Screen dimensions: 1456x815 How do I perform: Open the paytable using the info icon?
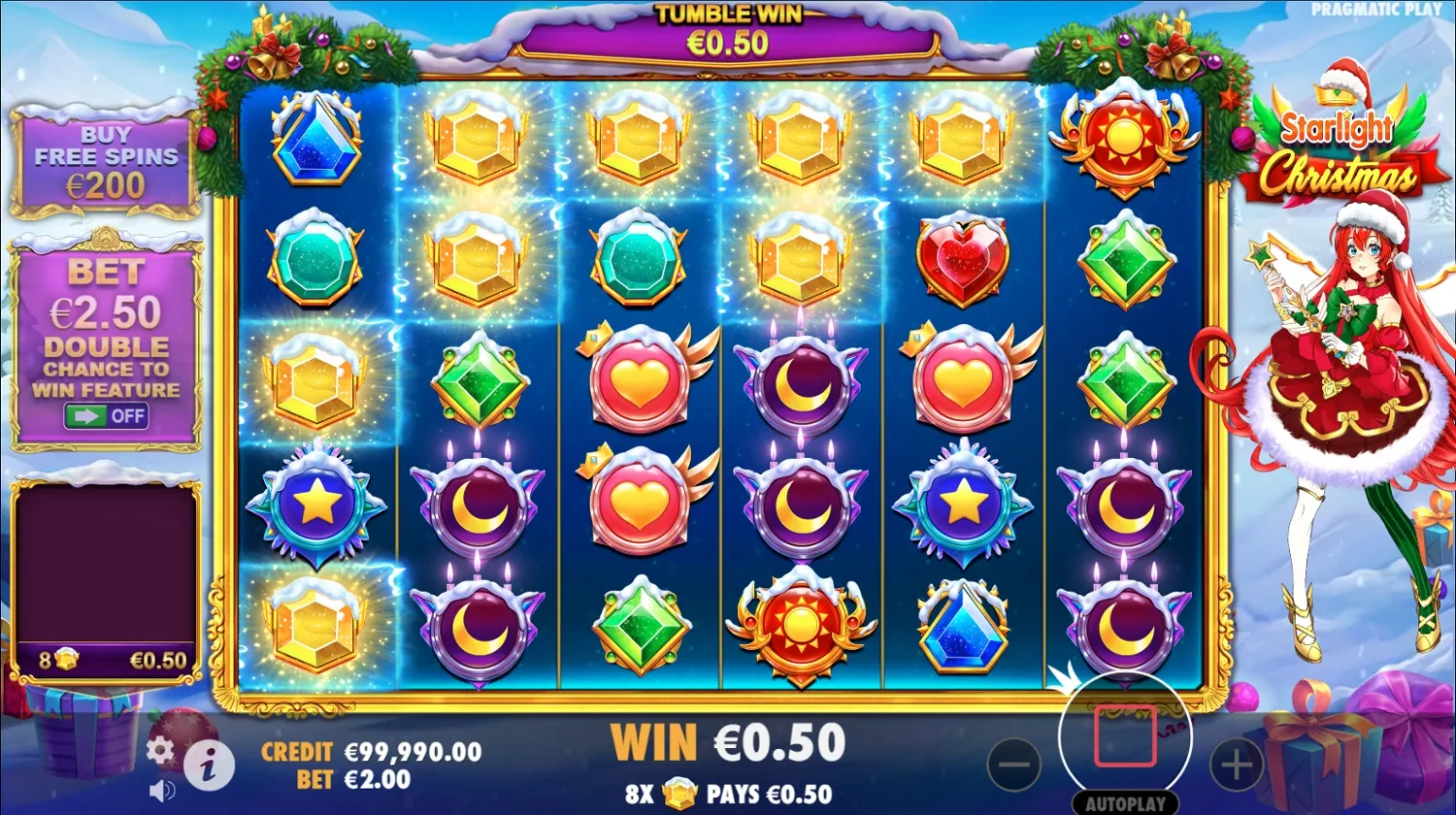click(x=211, y=766)
